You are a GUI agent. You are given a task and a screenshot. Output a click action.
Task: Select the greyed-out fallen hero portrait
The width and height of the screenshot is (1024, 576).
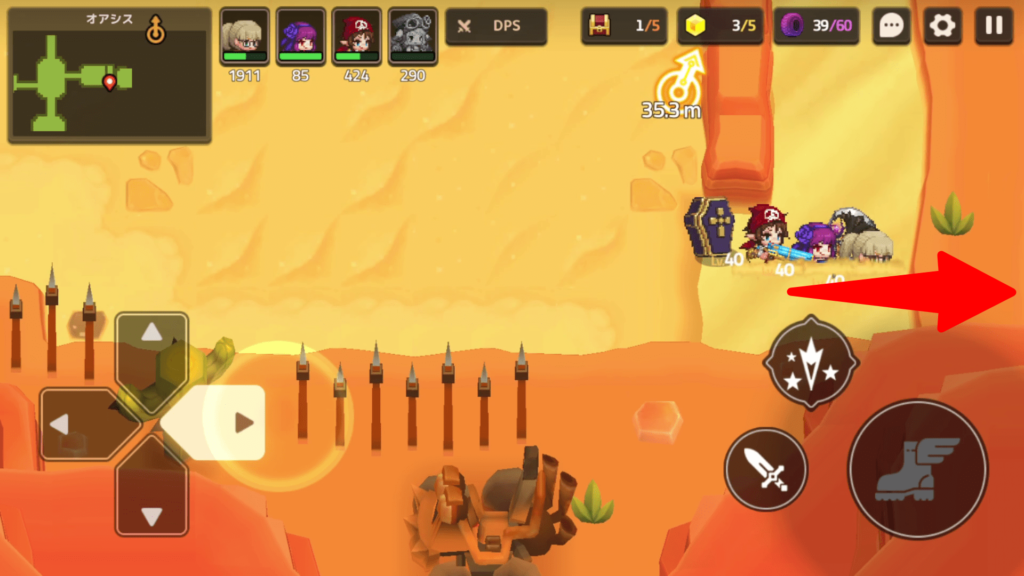pyautogui.click(x=412, y=38)
